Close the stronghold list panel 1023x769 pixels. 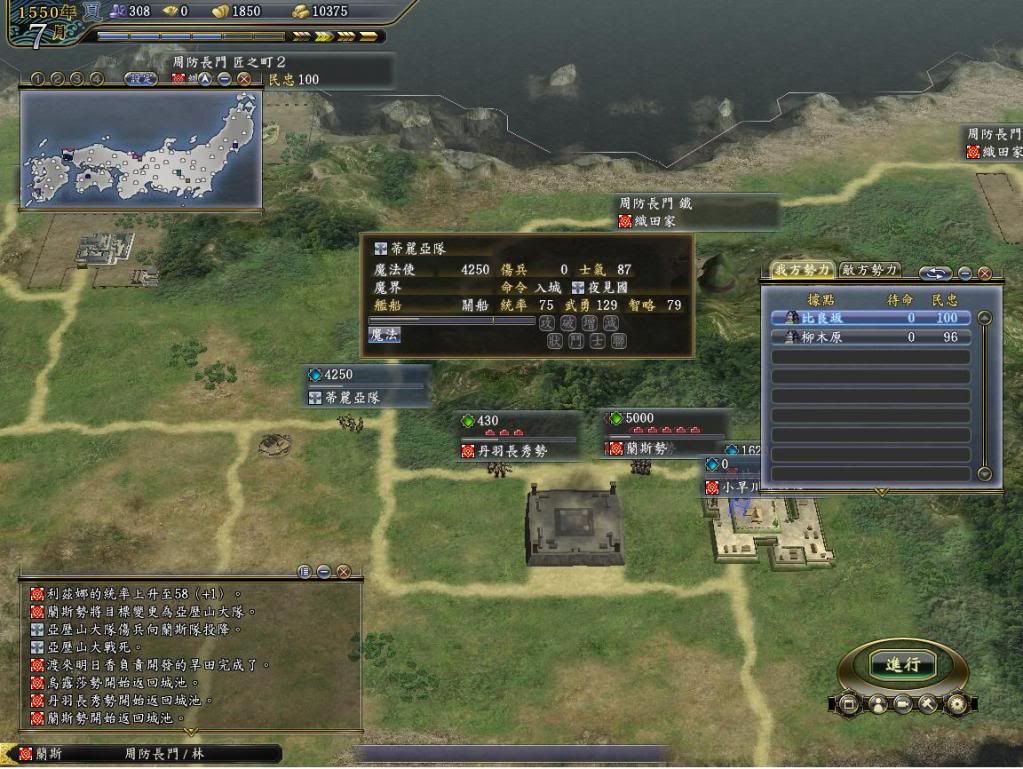coord(984,273)
